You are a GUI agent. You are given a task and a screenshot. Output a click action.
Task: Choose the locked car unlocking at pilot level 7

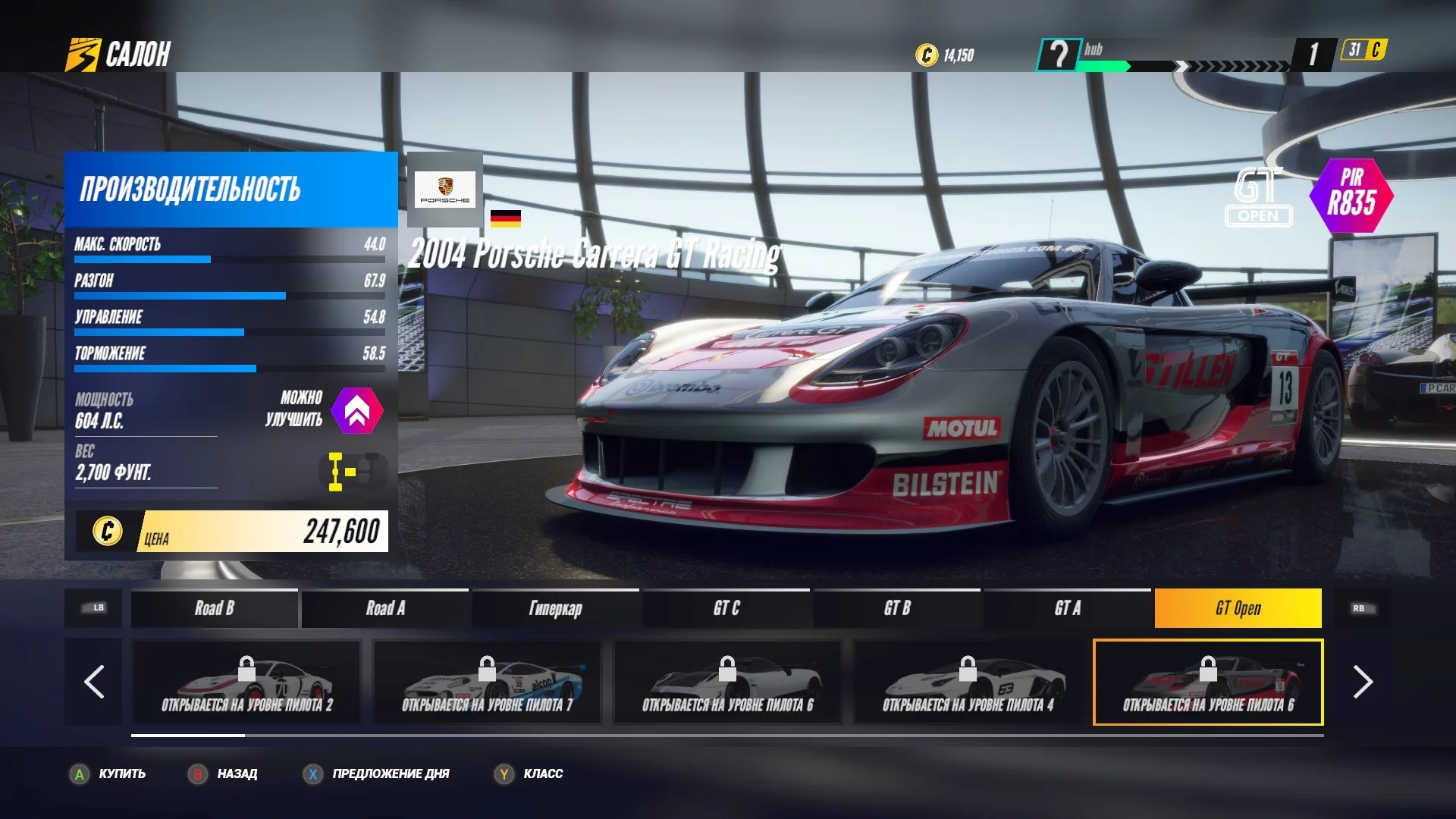pyautogui.click(x=487, y=682)
